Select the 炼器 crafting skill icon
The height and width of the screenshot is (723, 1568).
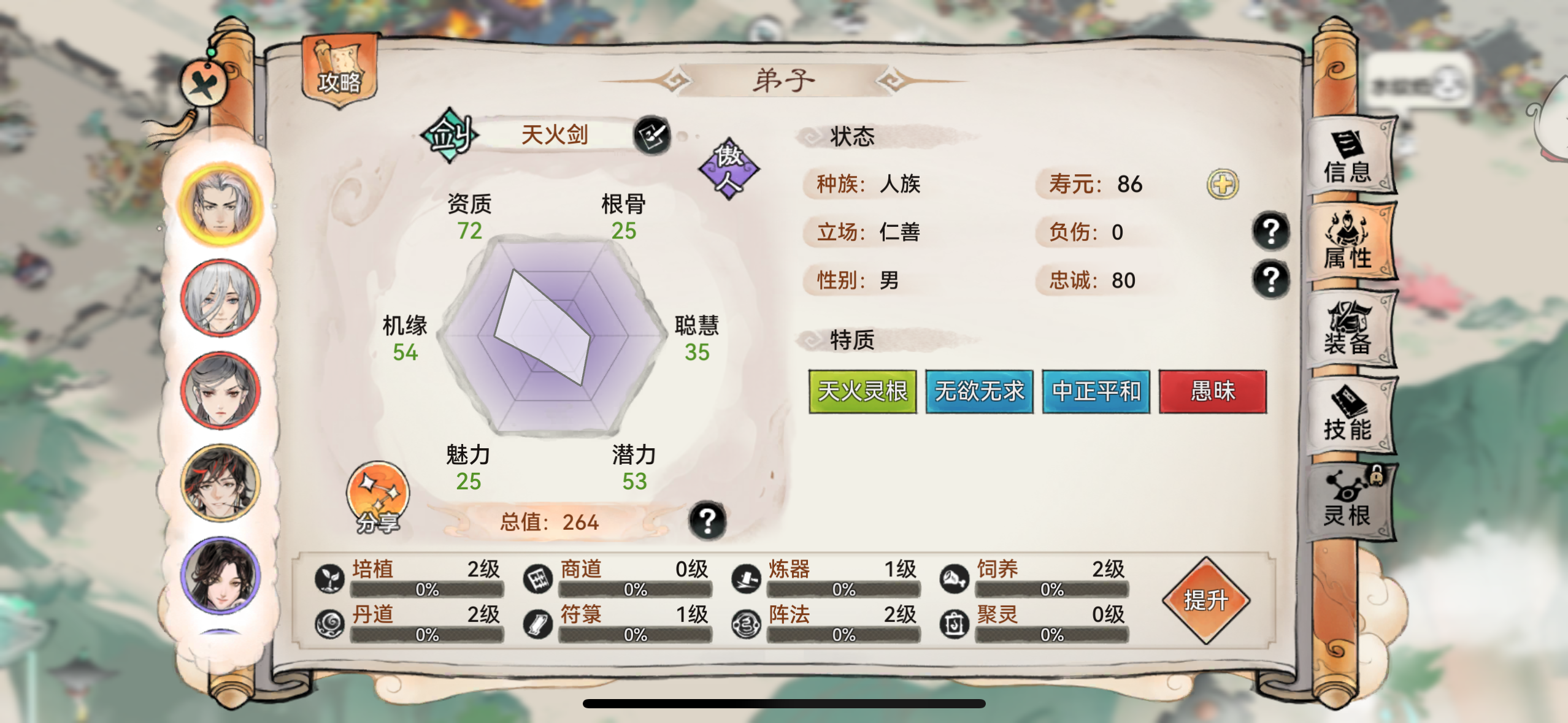tap(747, 578)
